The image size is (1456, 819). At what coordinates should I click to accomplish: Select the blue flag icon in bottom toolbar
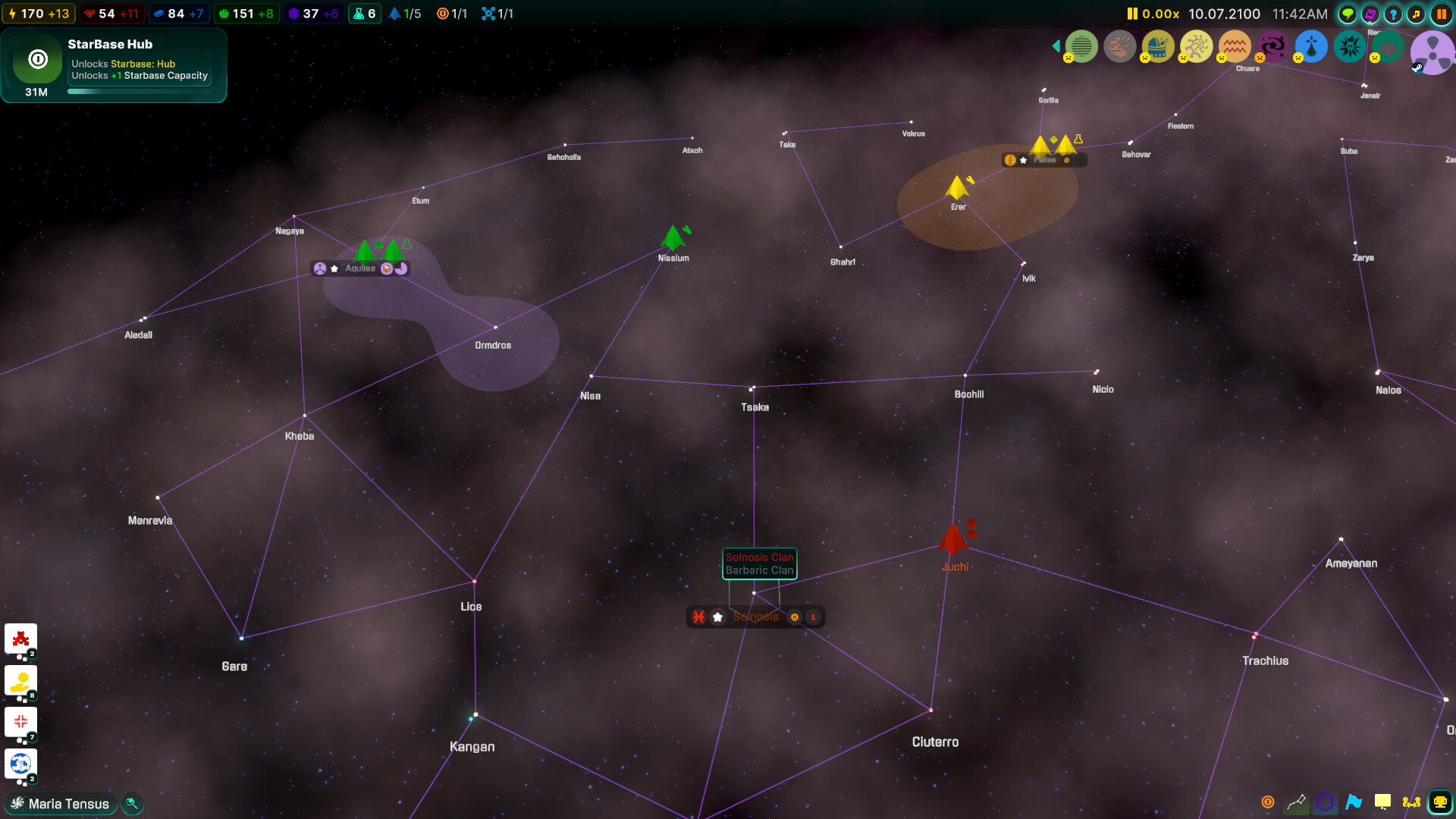point(1354,802)
